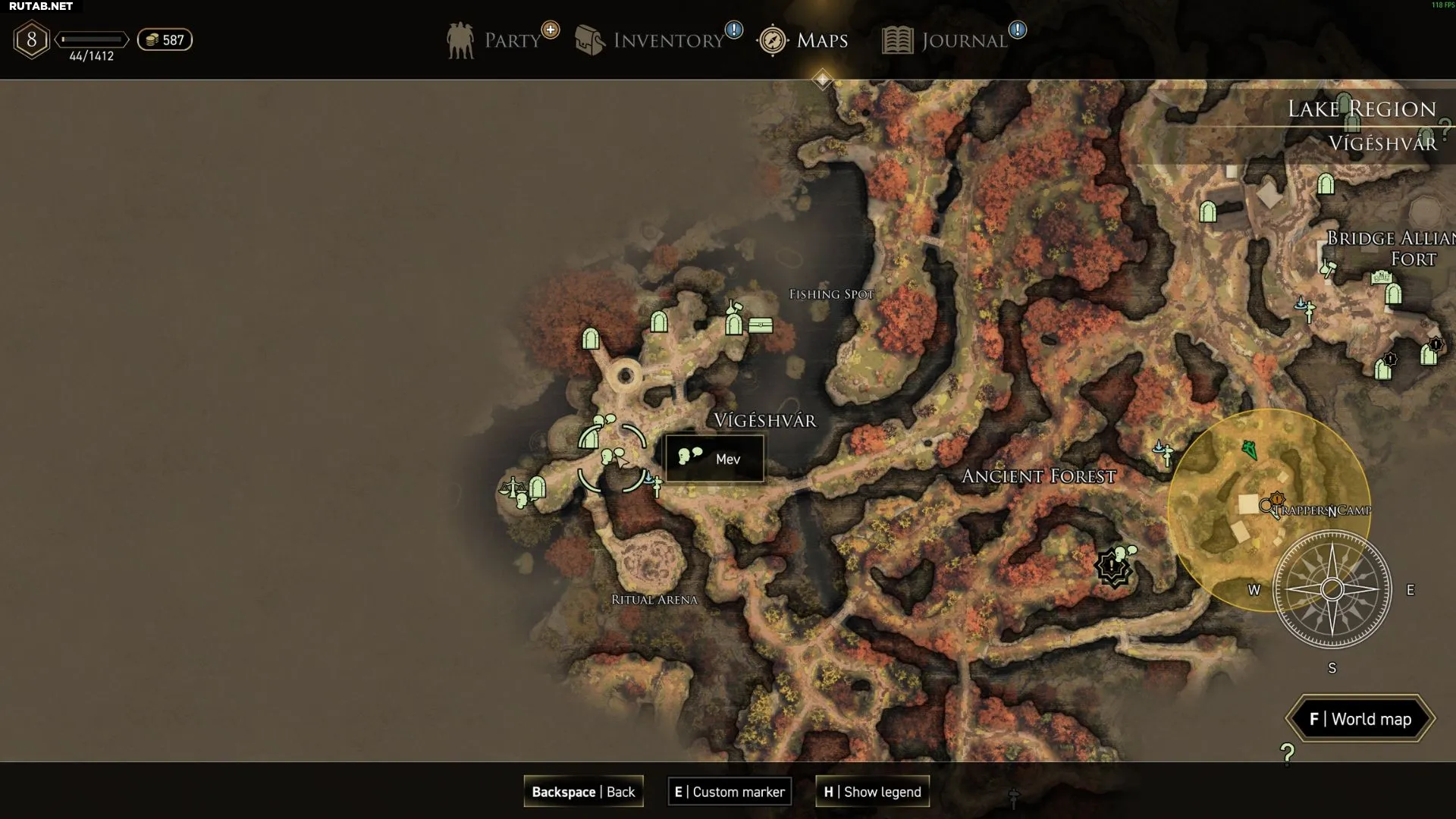This screenshot has width=1456, height=819.
Task: Add a Custom marker
Action: 730,792
